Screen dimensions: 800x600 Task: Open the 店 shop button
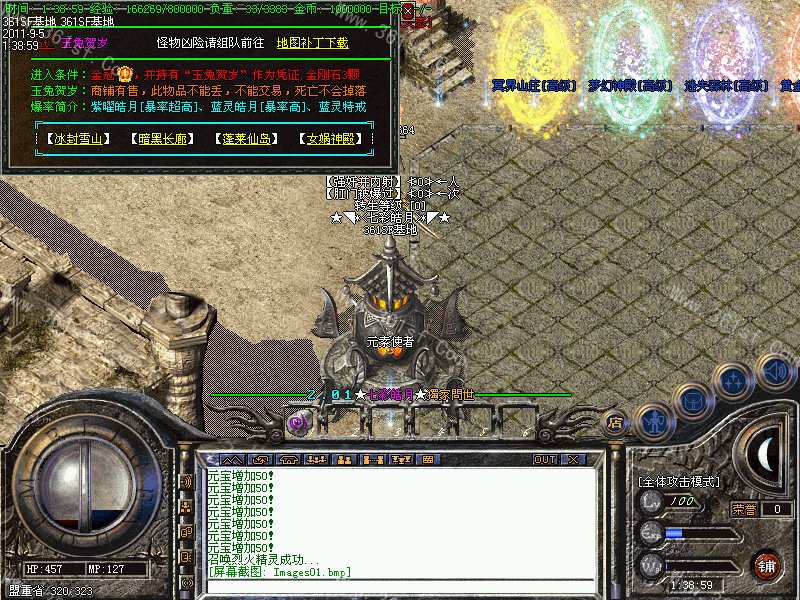pos(616,423)
